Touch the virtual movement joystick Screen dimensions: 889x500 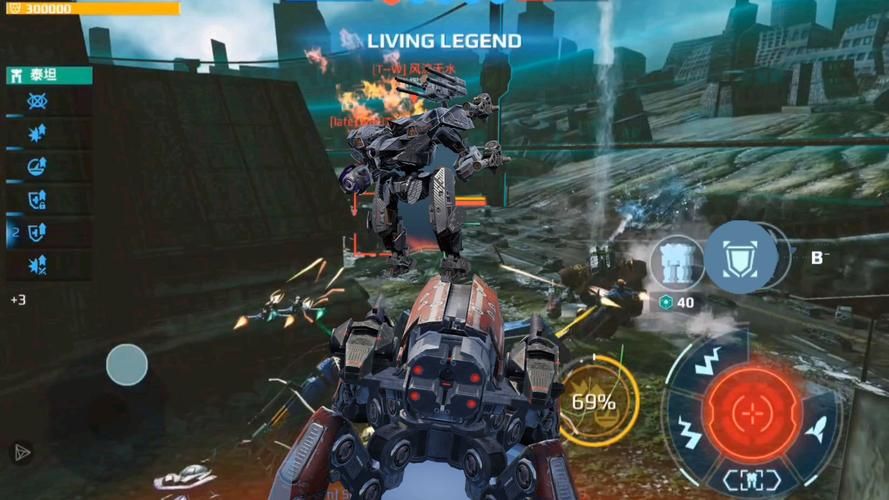click(127, 365)
